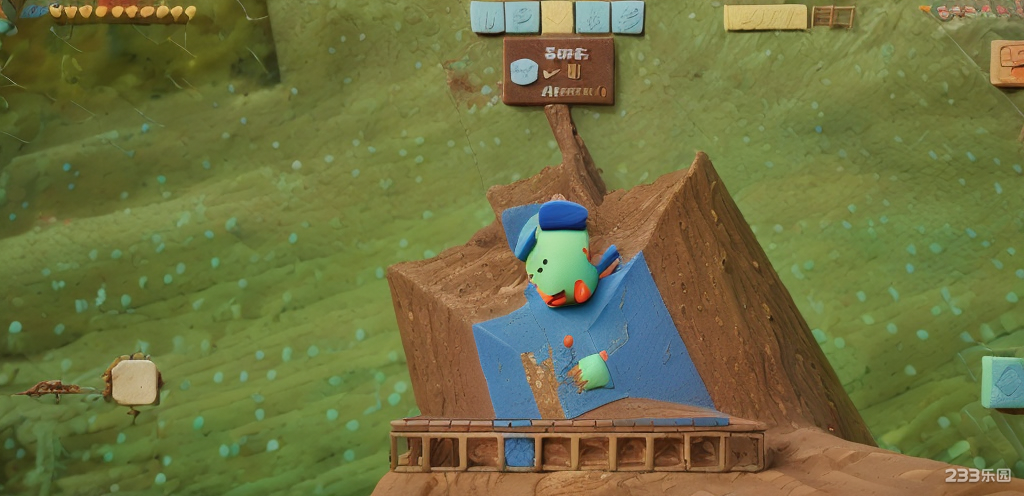
Task: Choose the pale blue badge on the brown panel
Action: 524,71
